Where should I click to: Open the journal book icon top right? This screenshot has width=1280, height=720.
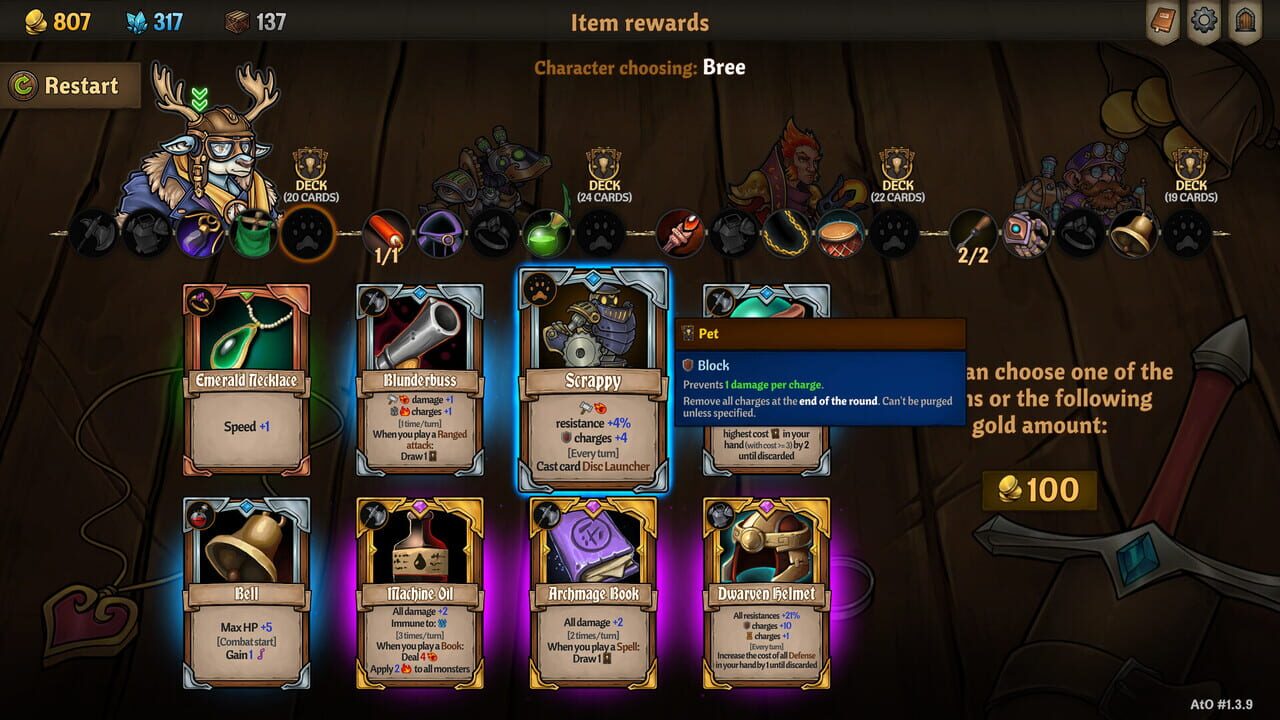(x=1162, y=20)
